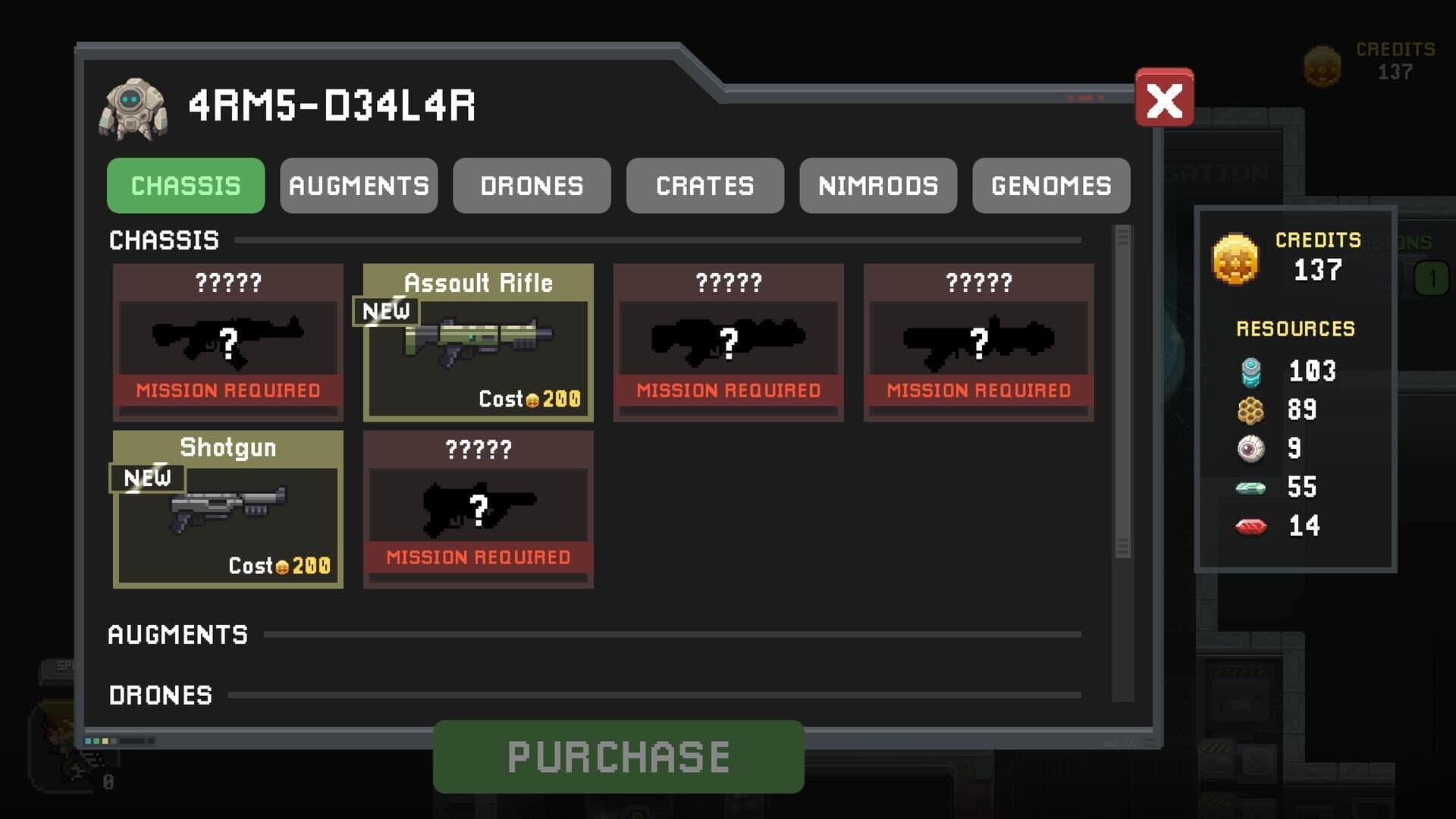Collapse the DRONES section
This screenshot has height=819, width=1456.
click(x=161, y=695)
